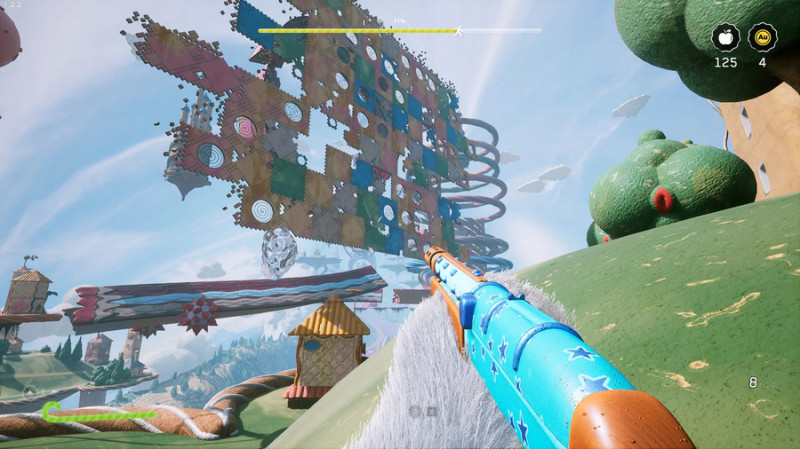Click the apple currency icon
The height and width of the screenshot is (449, 800).
point(726,37)
